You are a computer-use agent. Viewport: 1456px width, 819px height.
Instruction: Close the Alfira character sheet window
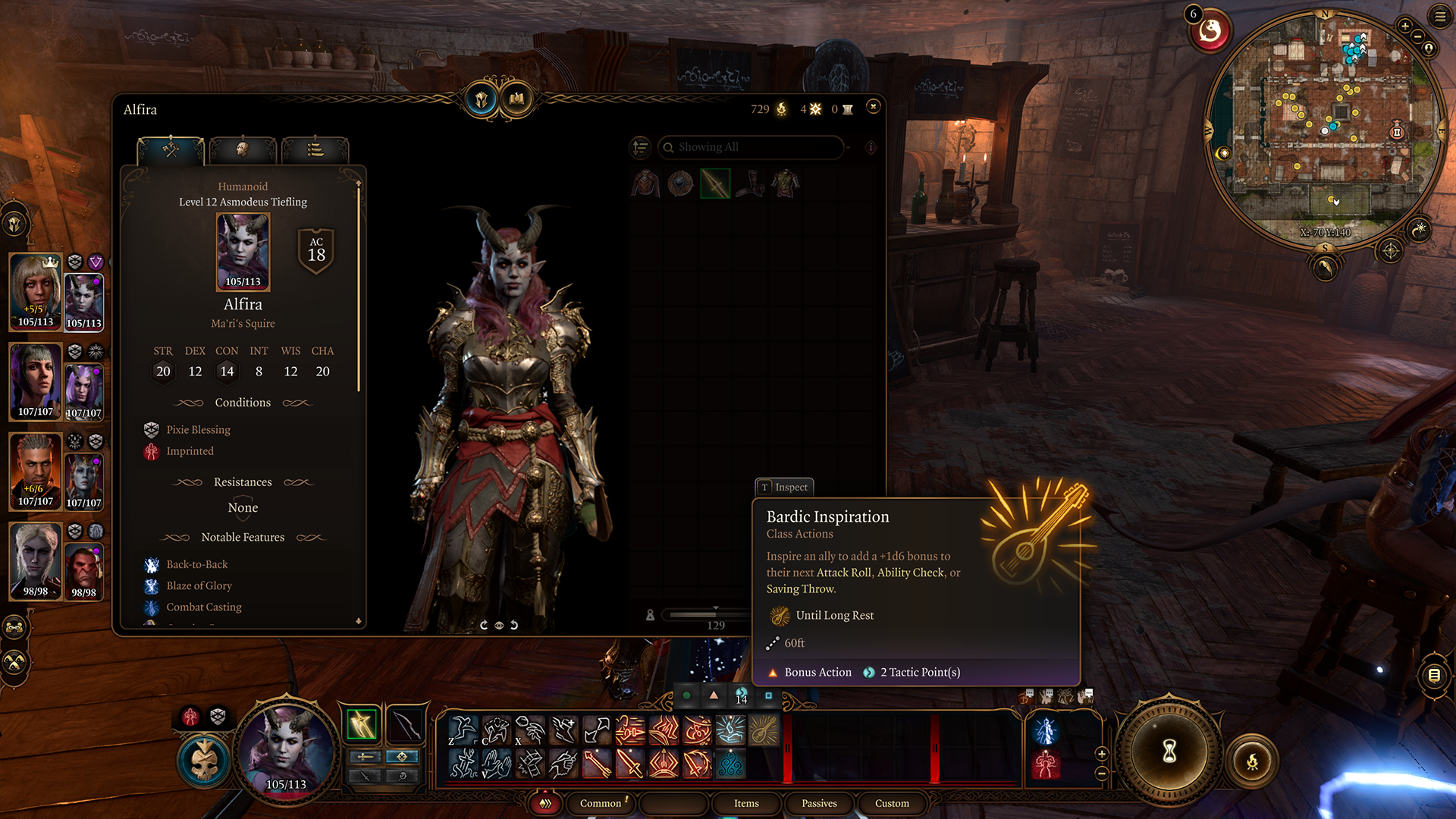(x=873, y=107)
